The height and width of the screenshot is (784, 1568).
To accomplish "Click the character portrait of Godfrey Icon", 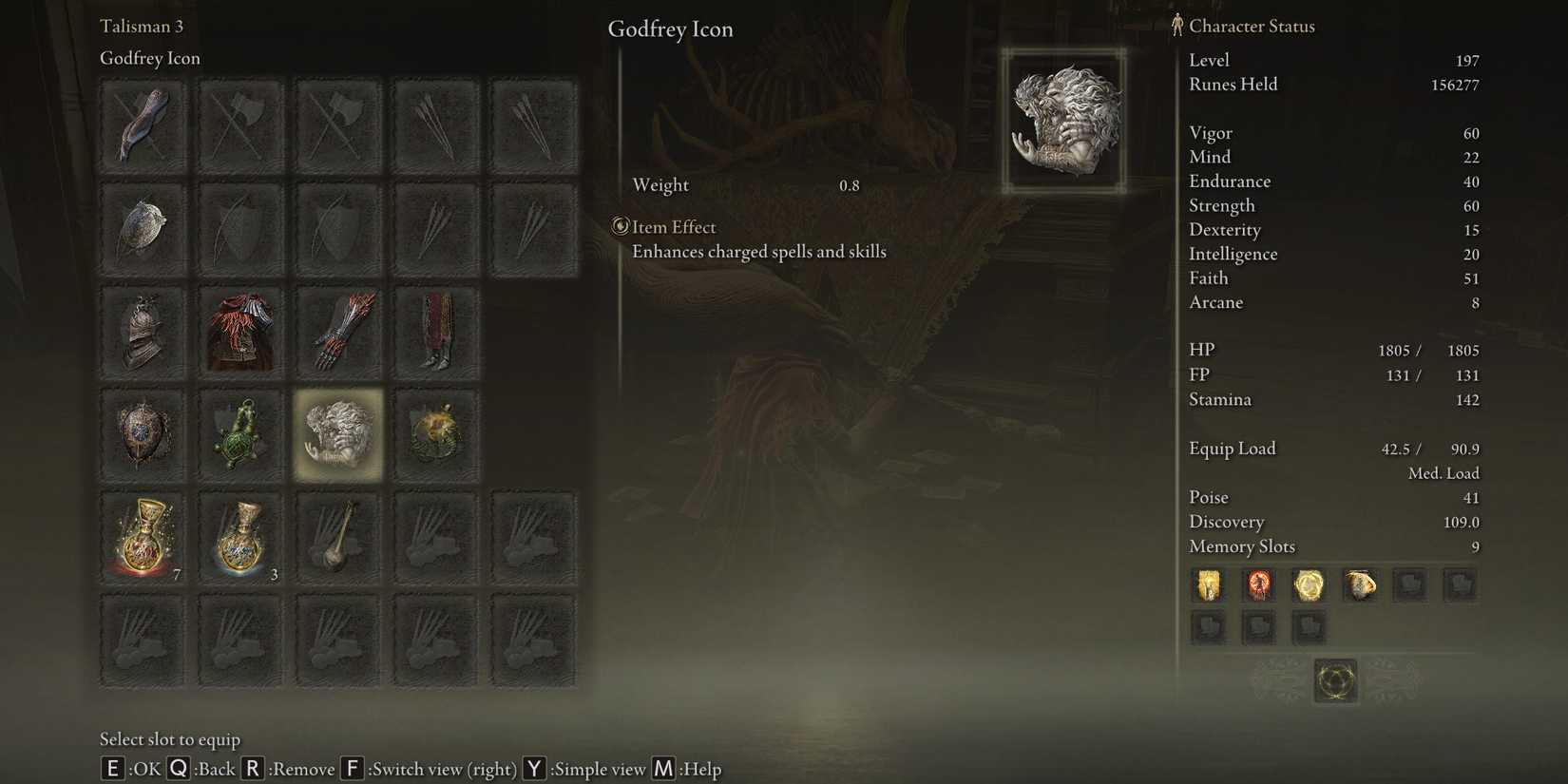I will tap(1062, 119).
